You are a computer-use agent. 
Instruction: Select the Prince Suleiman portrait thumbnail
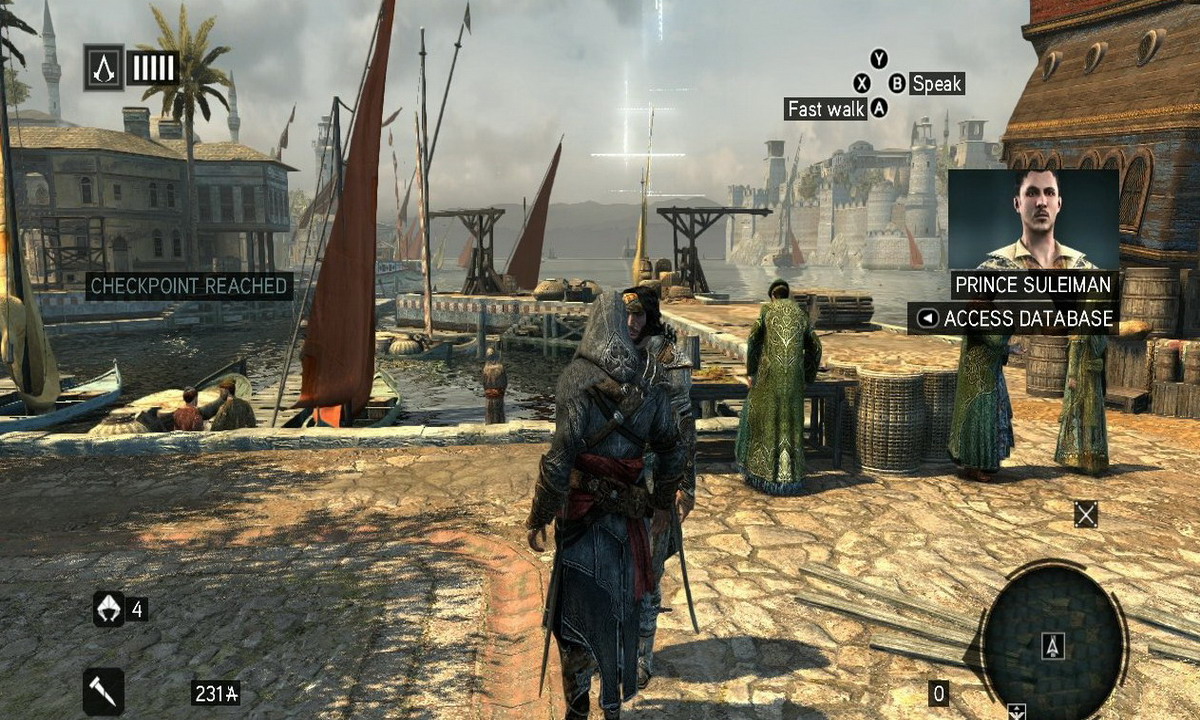1032,218
